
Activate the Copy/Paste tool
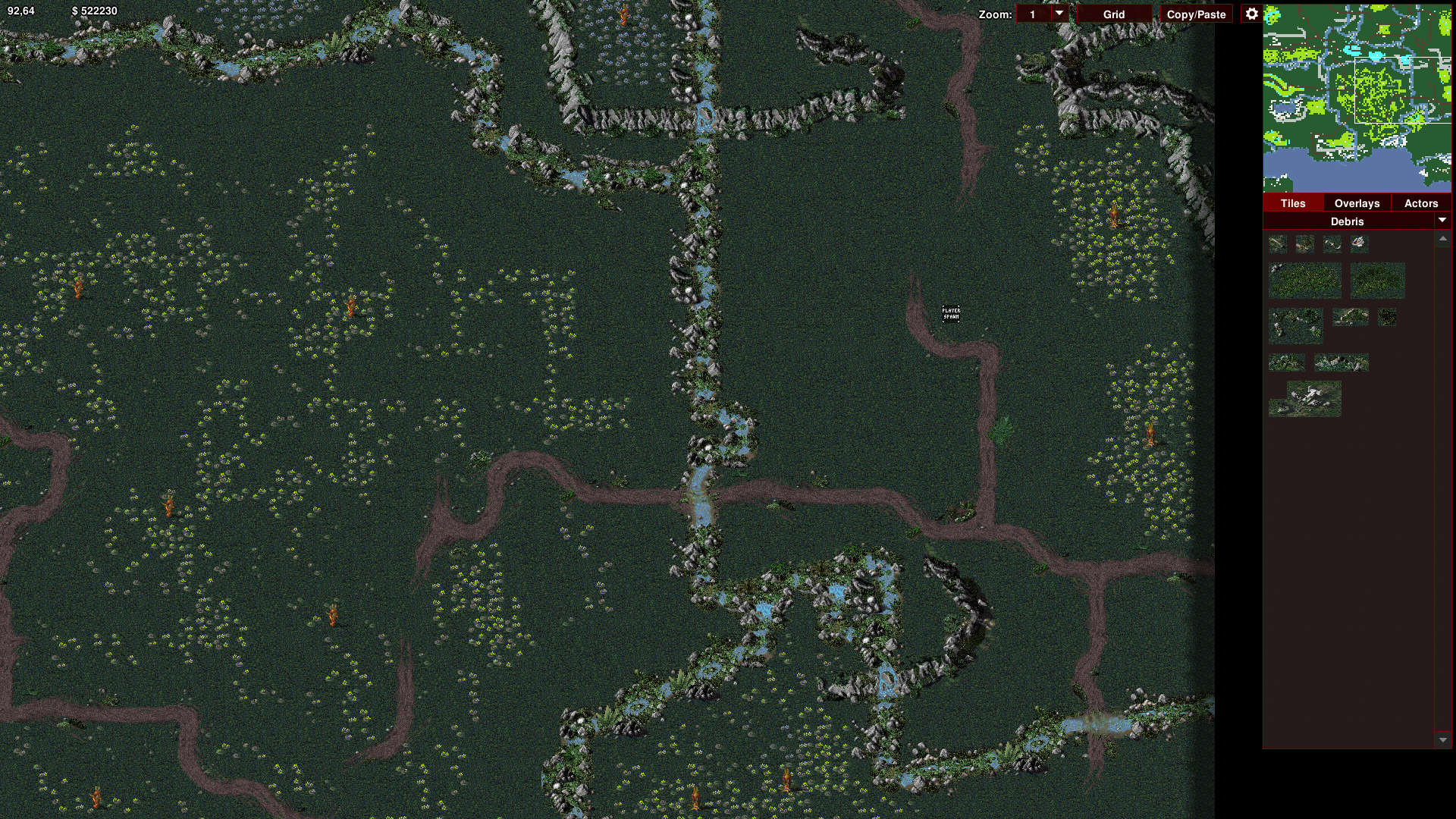click(1196, 14)
